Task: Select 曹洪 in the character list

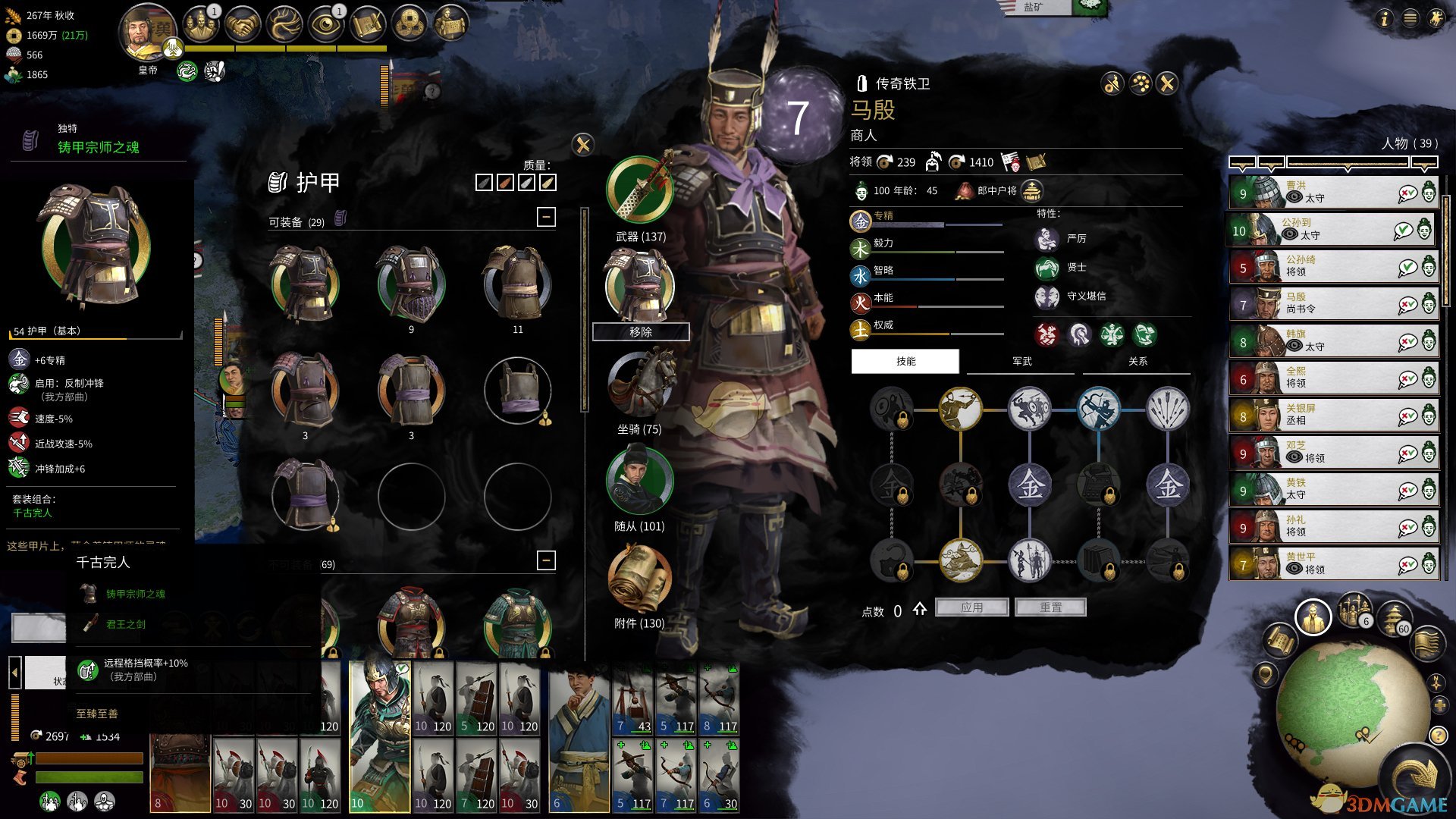Action: [x=1332, y=193]
